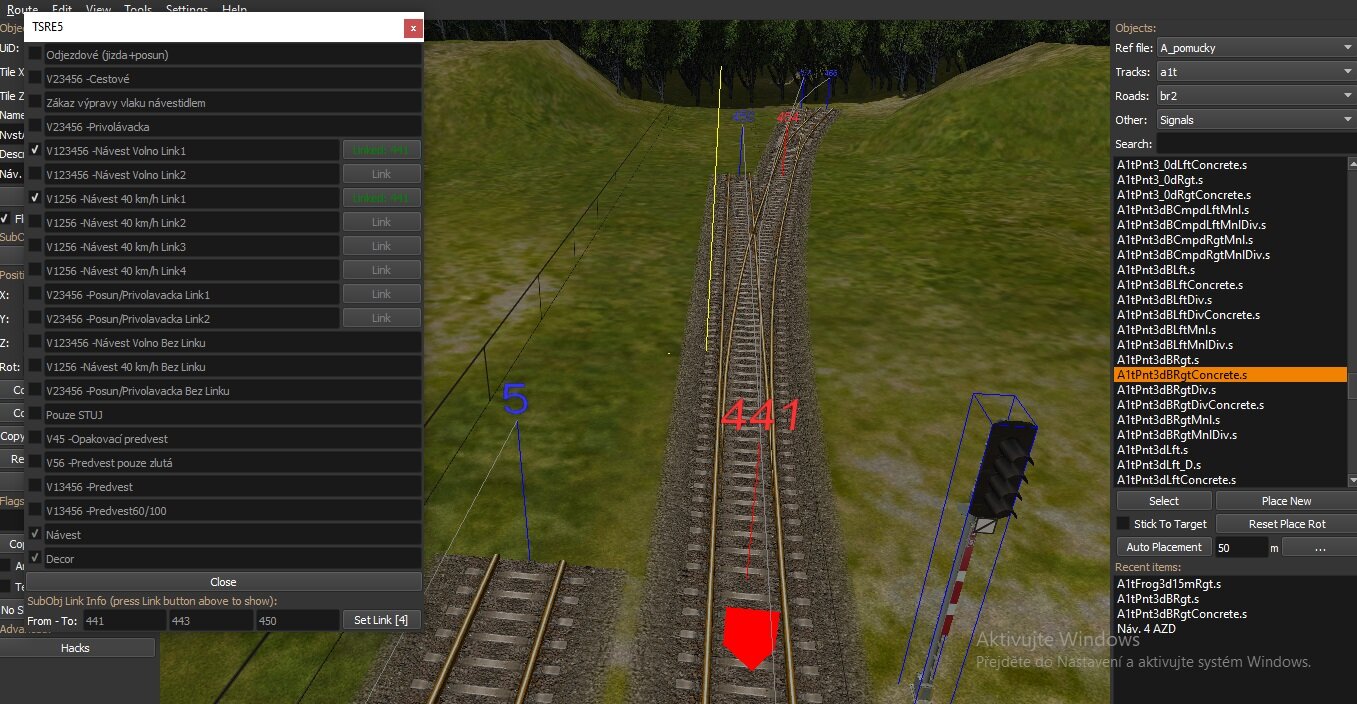
Task: Enable the Stick To Target checkbox
Action: click(x=1123, y=524)
